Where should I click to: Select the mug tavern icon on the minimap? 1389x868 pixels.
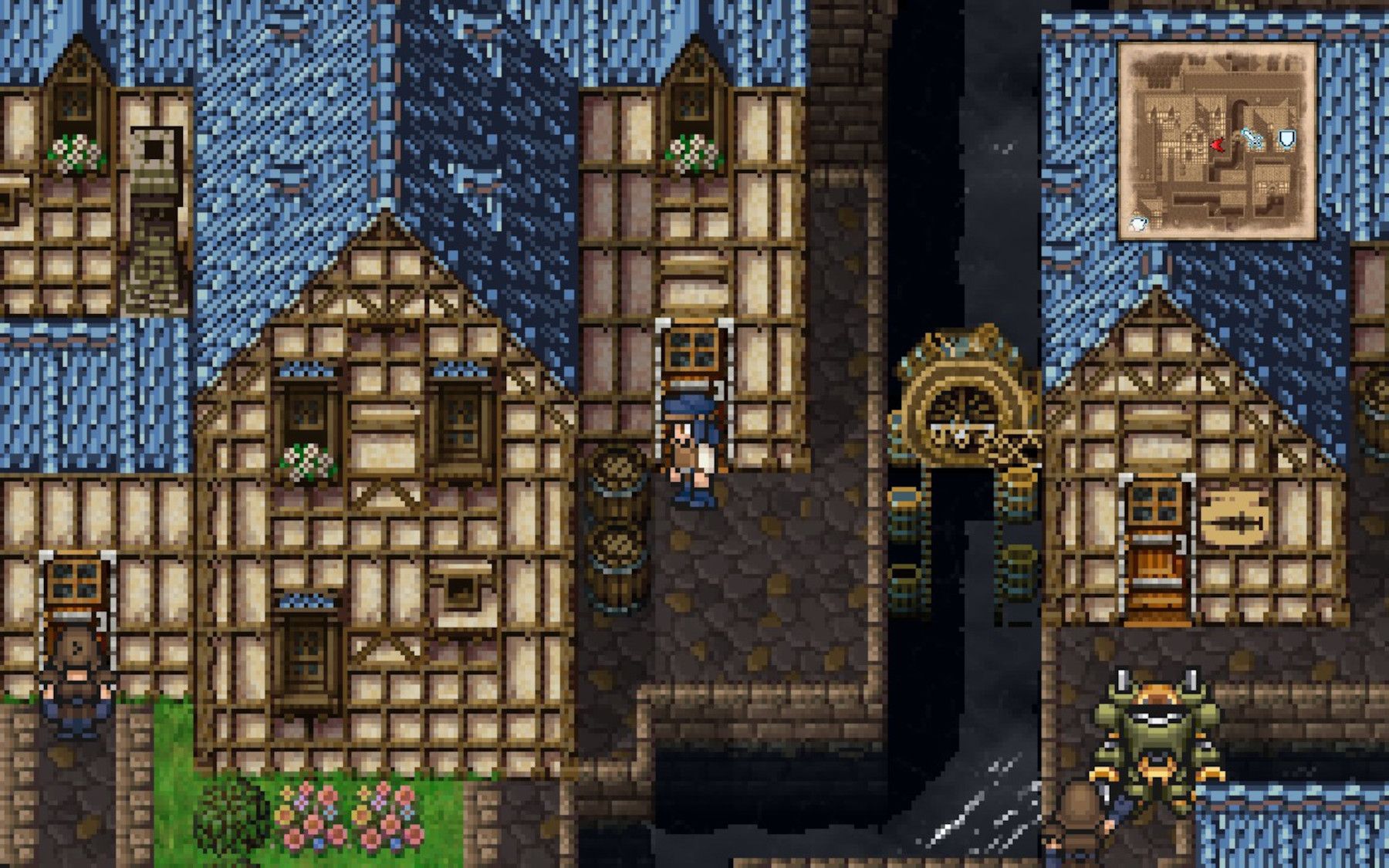click(1138, 223)
